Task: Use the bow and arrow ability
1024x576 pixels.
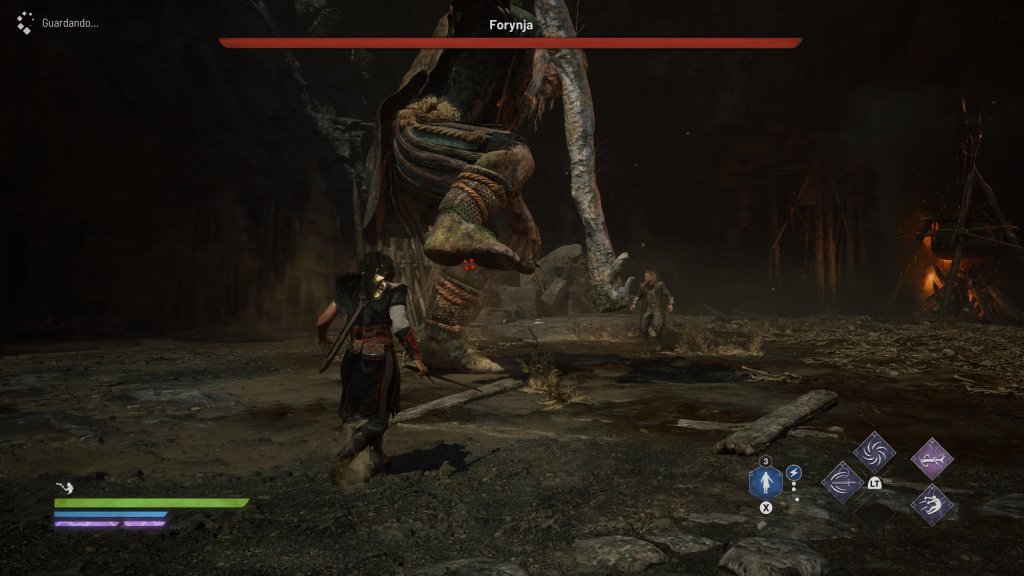Action: point(842,482)
